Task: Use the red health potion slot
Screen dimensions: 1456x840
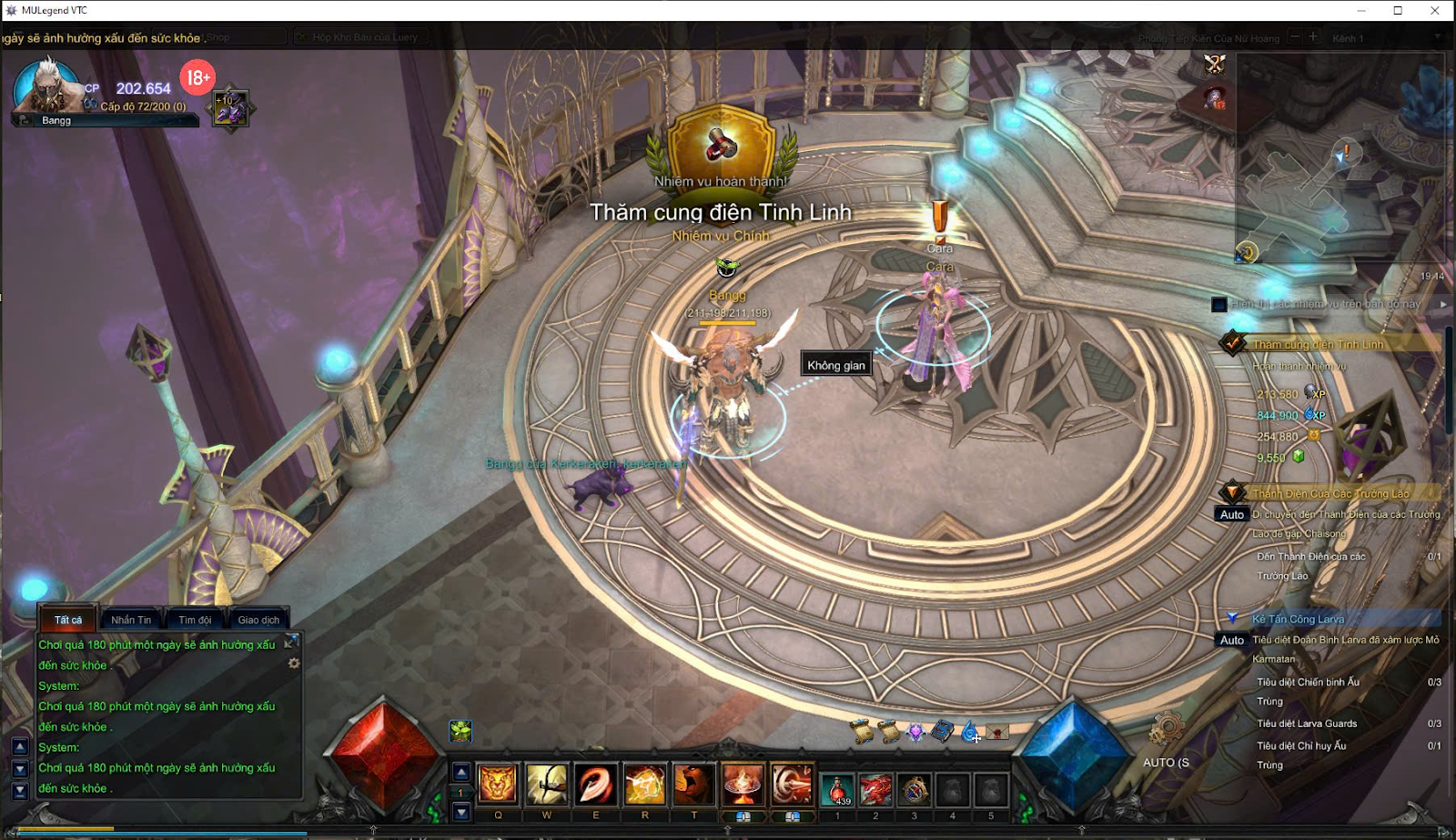Action: 837,789
